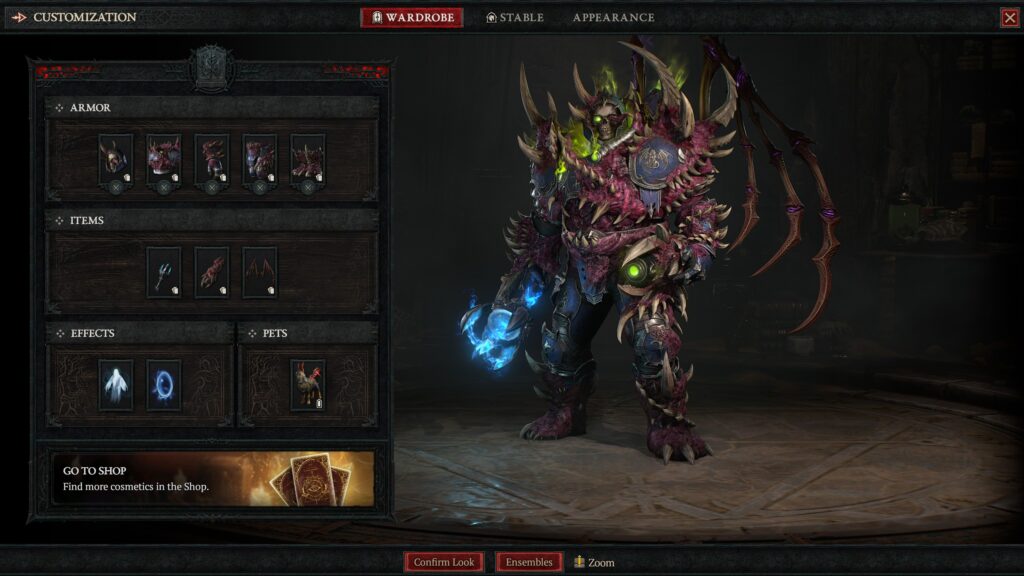The width and height of the screenshot is (1024, 576).
Task: Close the Customization screen
Action: [1009, 18]
